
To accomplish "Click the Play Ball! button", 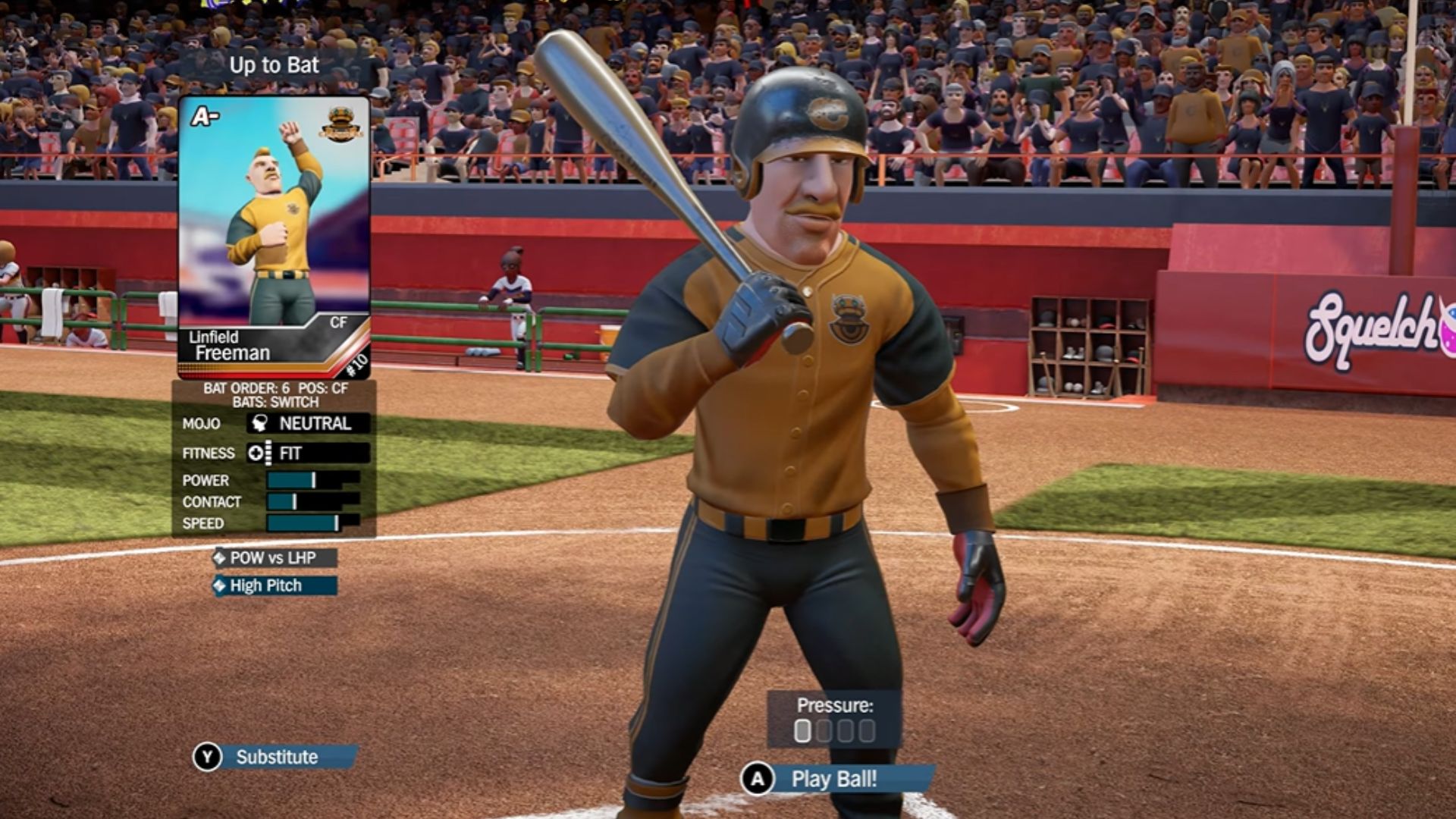I will point(834,779).
